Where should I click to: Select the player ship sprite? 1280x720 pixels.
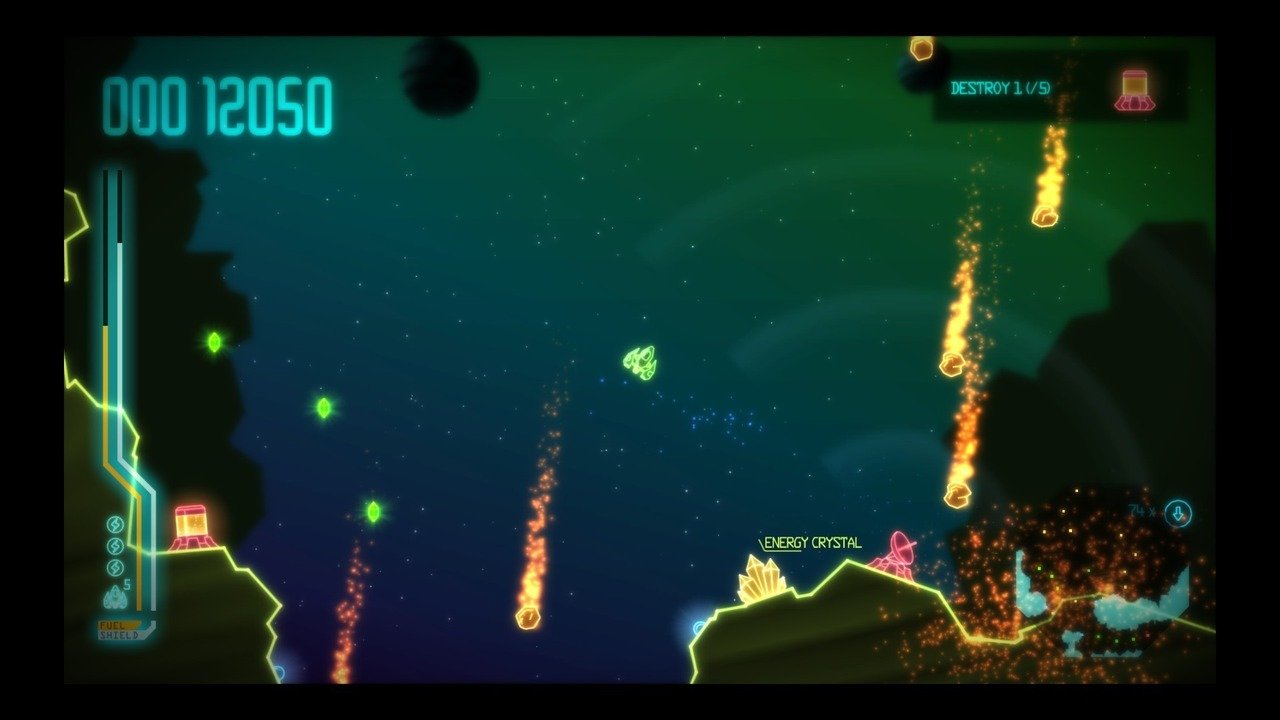638,361
